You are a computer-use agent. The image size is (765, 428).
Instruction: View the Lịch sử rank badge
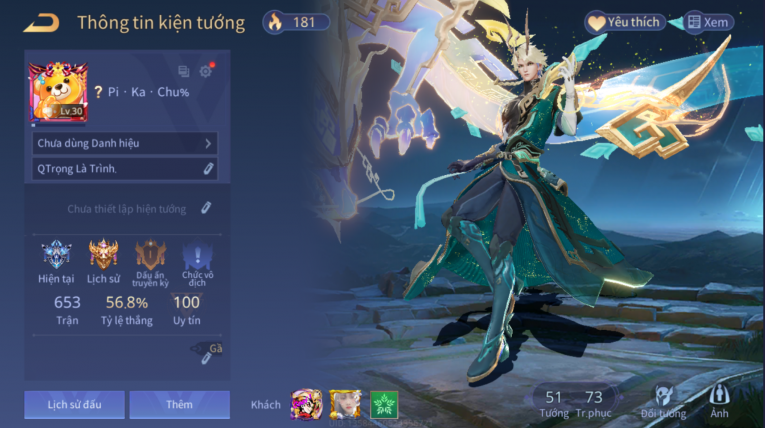(x=103, y=255)
